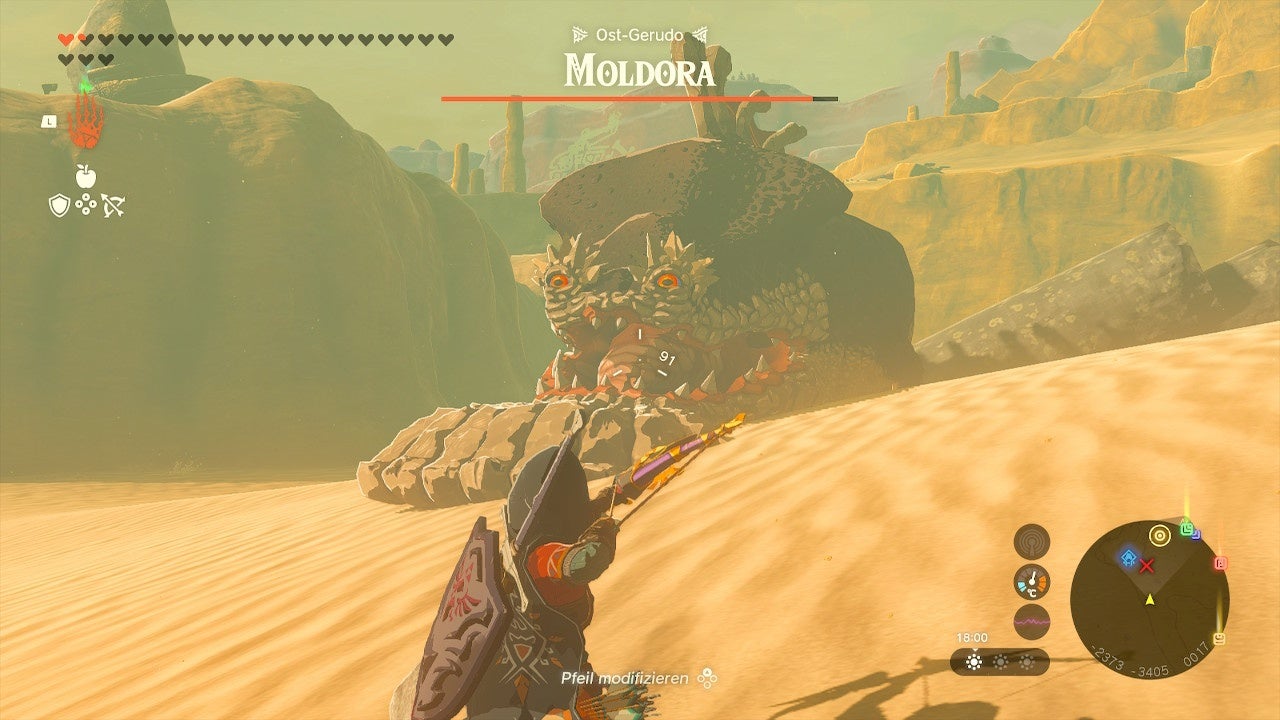The image size is (1280, 720).
Task: Expand the L button ability prompt
Action: pos(49,120)
